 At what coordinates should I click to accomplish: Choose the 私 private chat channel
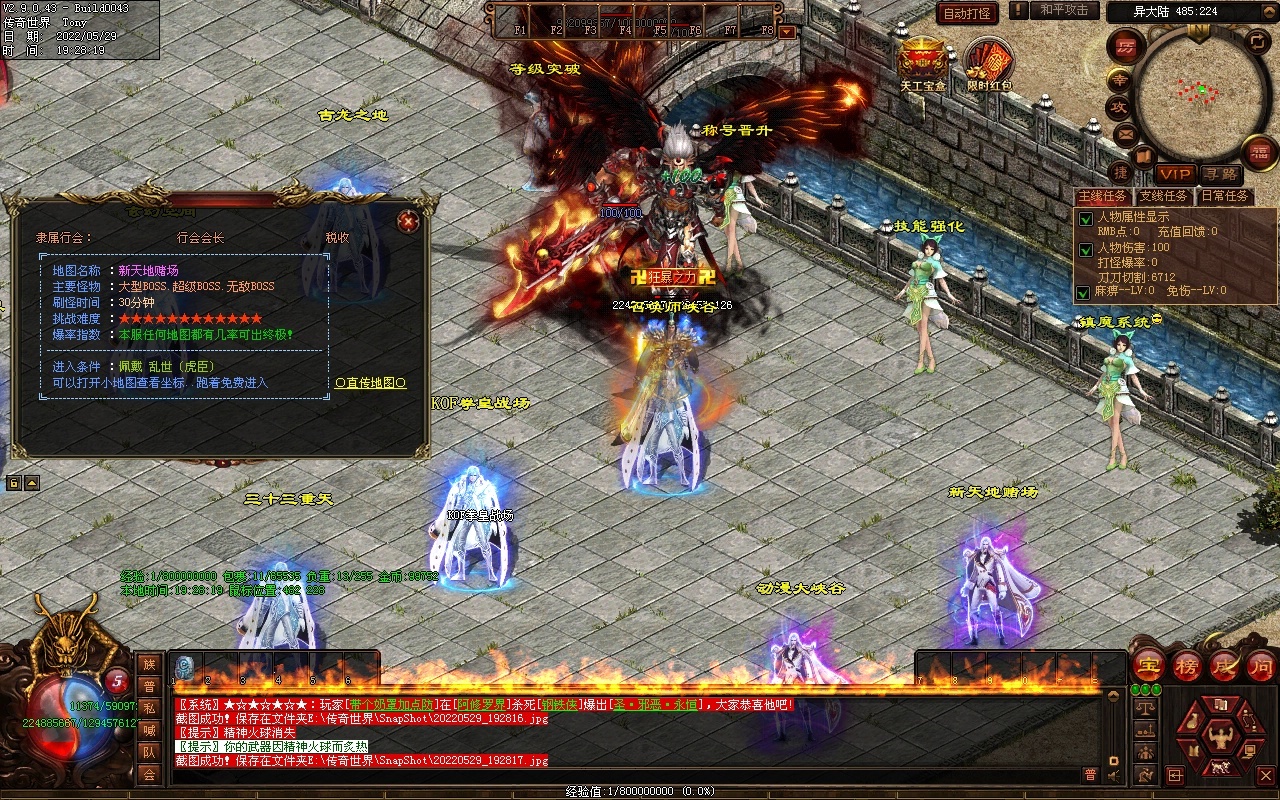coord(149,708)
